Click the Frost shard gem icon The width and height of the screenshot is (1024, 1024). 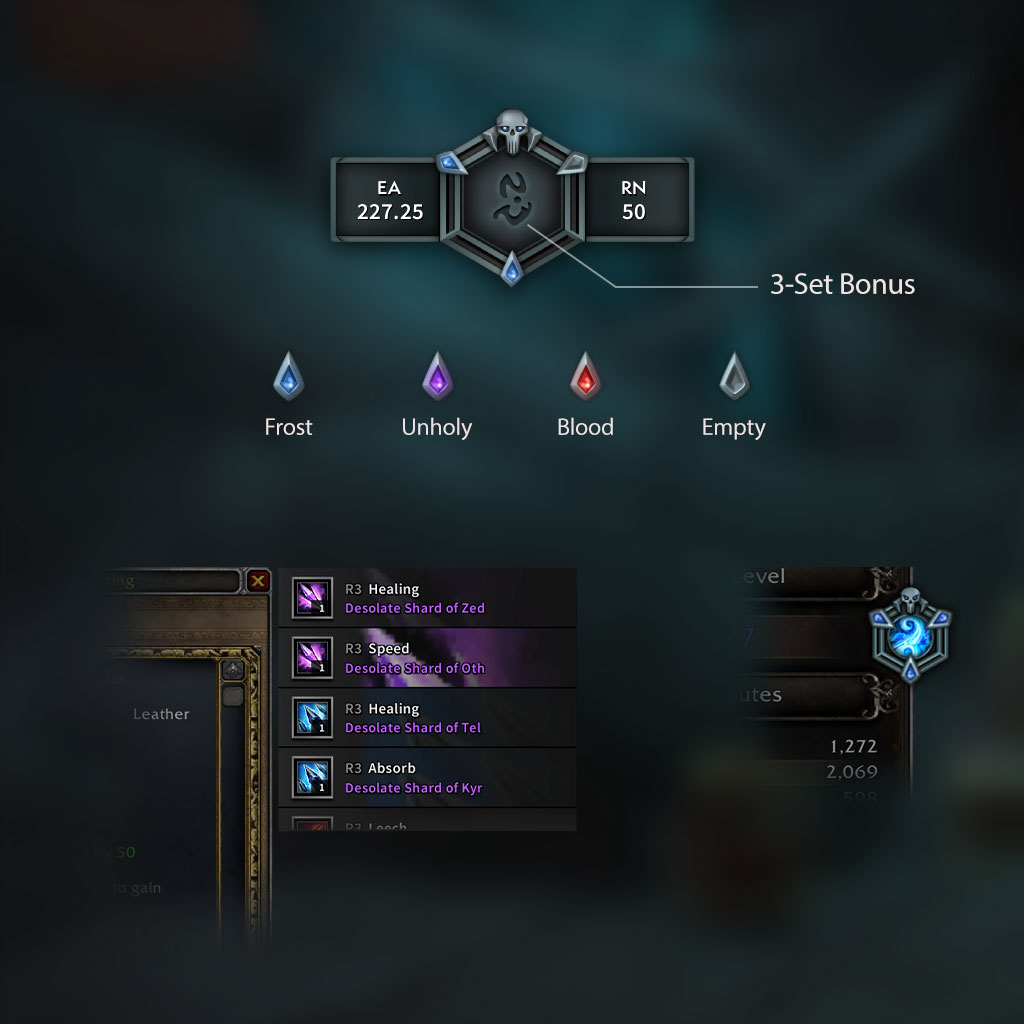click(x=288, y=377)
